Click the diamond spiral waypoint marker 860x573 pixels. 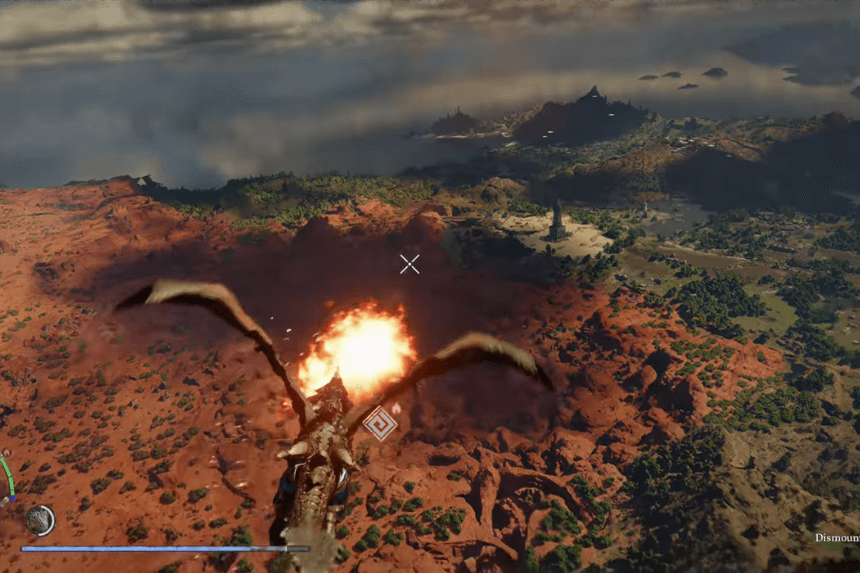click(x=379, y=423)
